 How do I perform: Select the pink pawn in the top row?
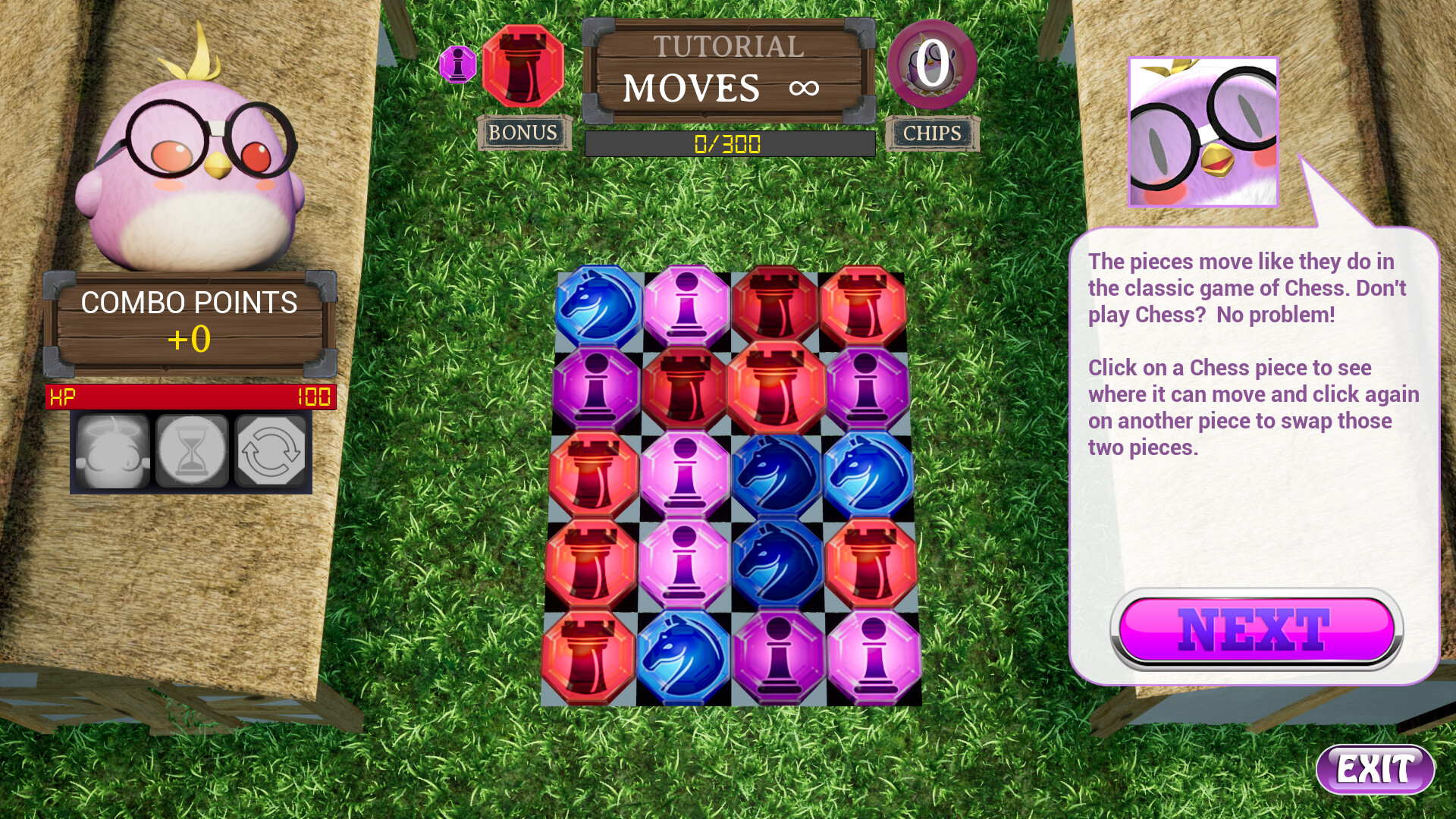686,309
